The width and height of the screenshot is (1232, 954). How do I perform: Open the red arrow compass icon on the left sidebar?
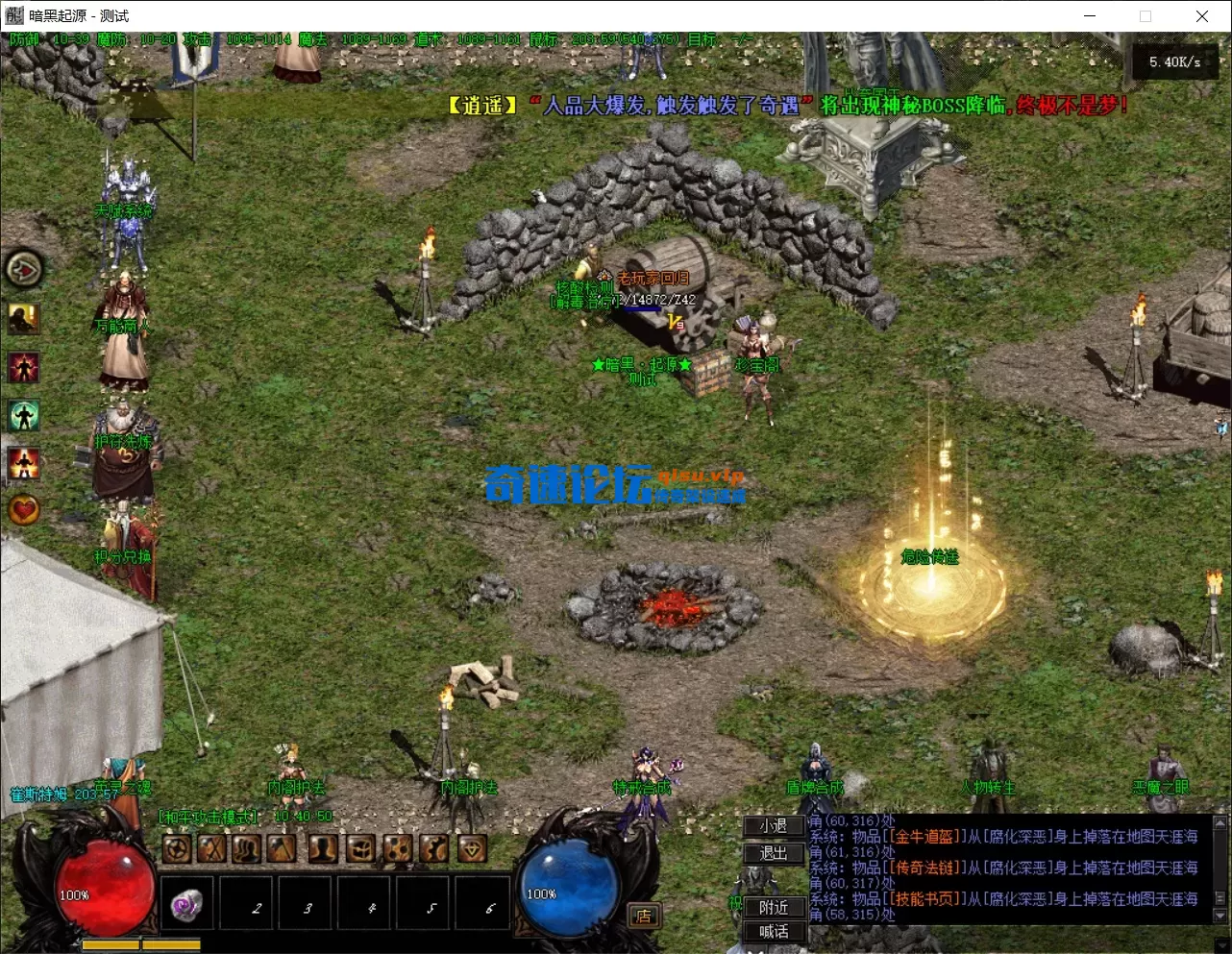click(24, 270)
